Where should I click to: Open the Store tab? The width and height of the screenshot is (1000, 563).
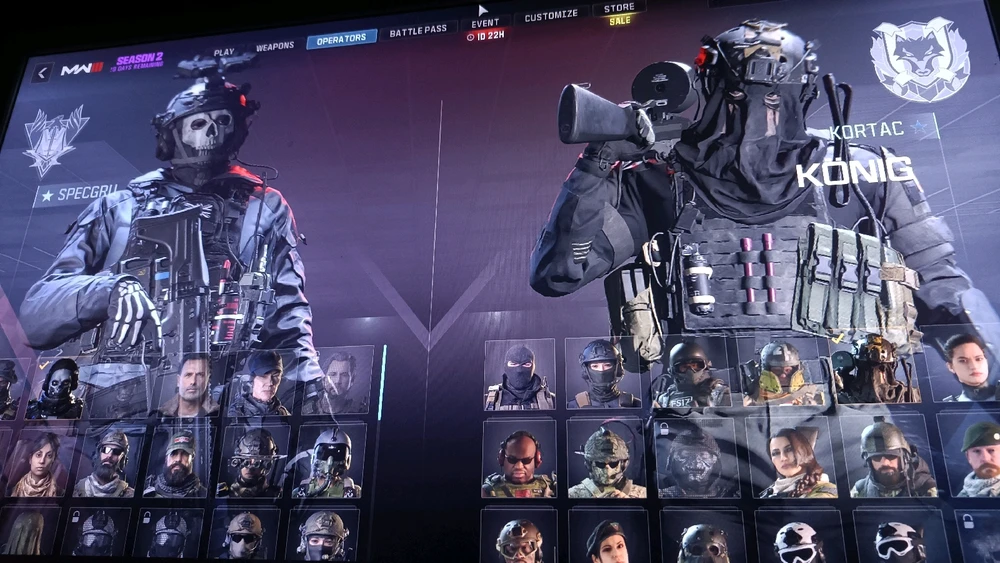pos(620,10)
